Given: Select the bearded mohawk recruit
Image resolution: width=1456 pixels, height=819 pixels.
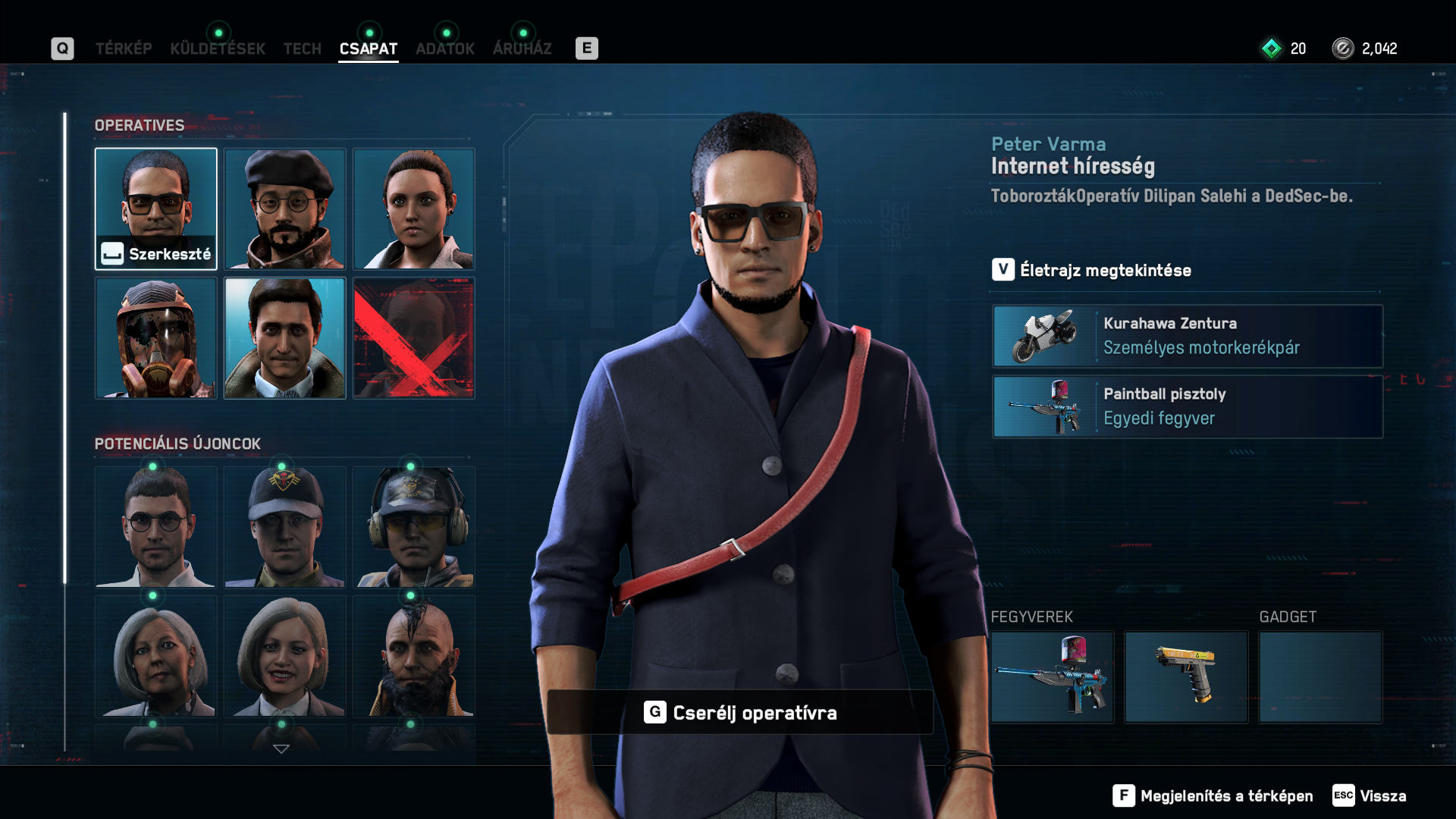Looking at the screenshot, I should tap(414, 657).
